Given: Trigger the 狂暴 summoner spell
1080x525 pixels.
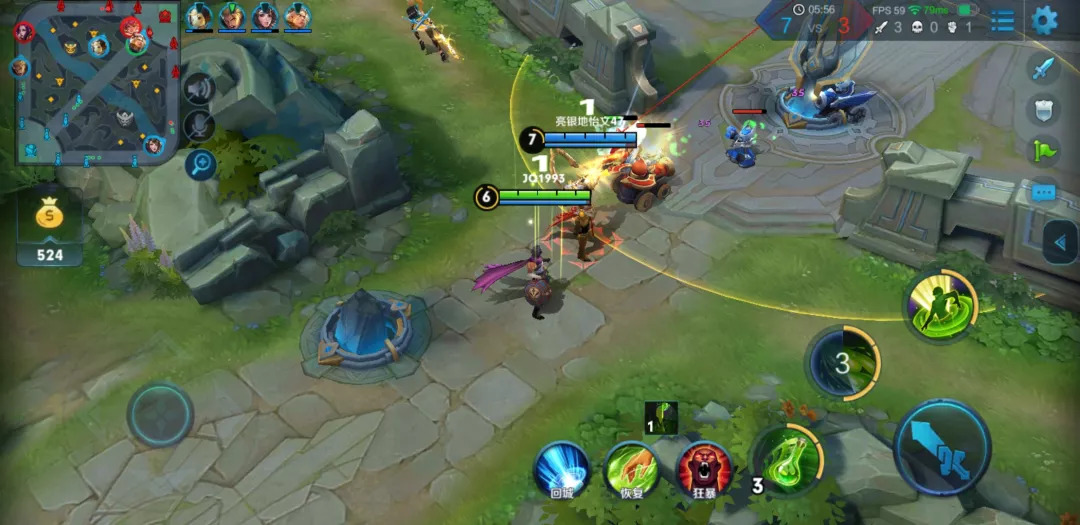Looking at the screenshot, I should [704, 468].
